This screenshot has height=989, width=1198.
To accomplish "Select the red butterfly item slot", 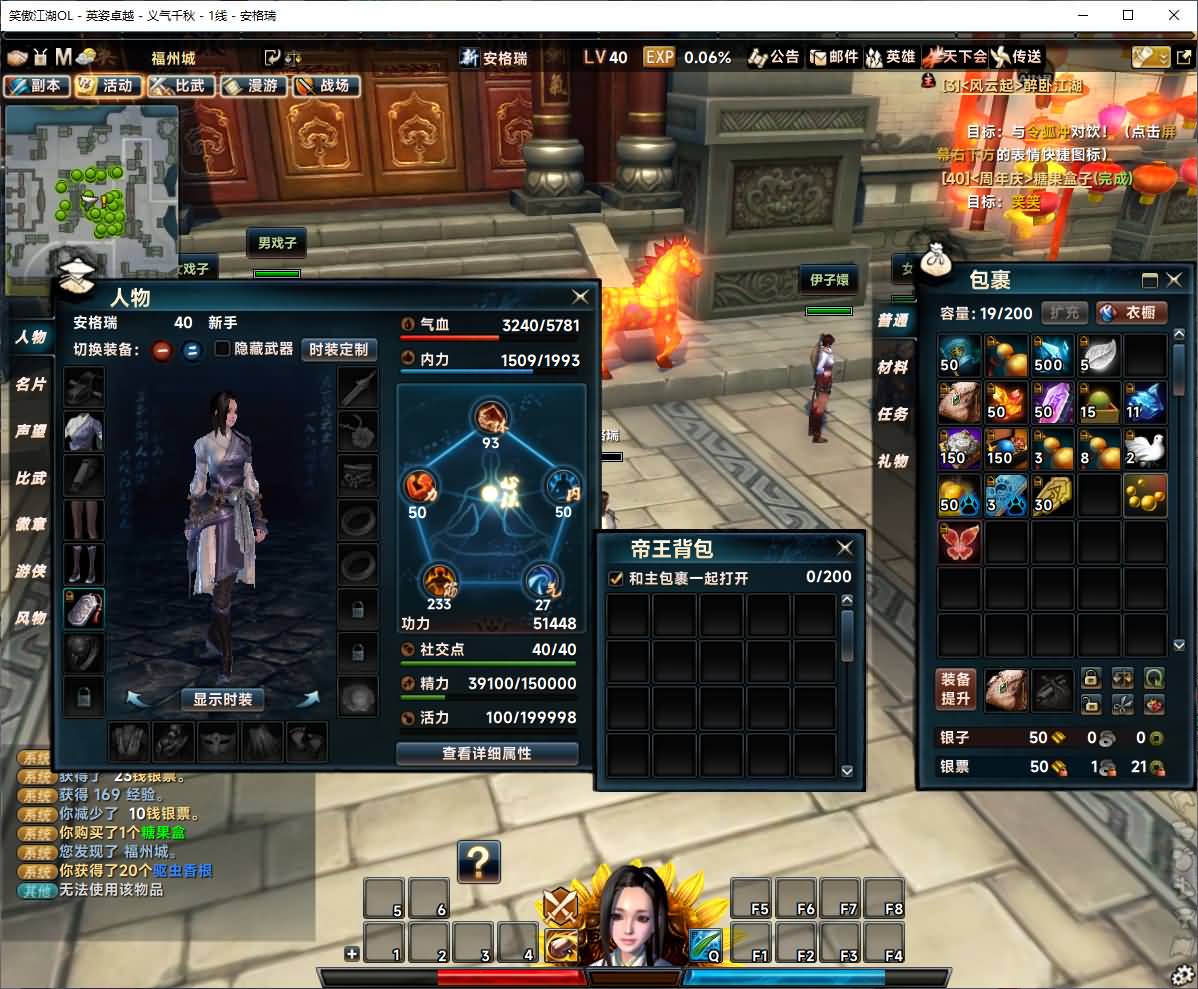I will pyautogui.click(x=959, y=542).
